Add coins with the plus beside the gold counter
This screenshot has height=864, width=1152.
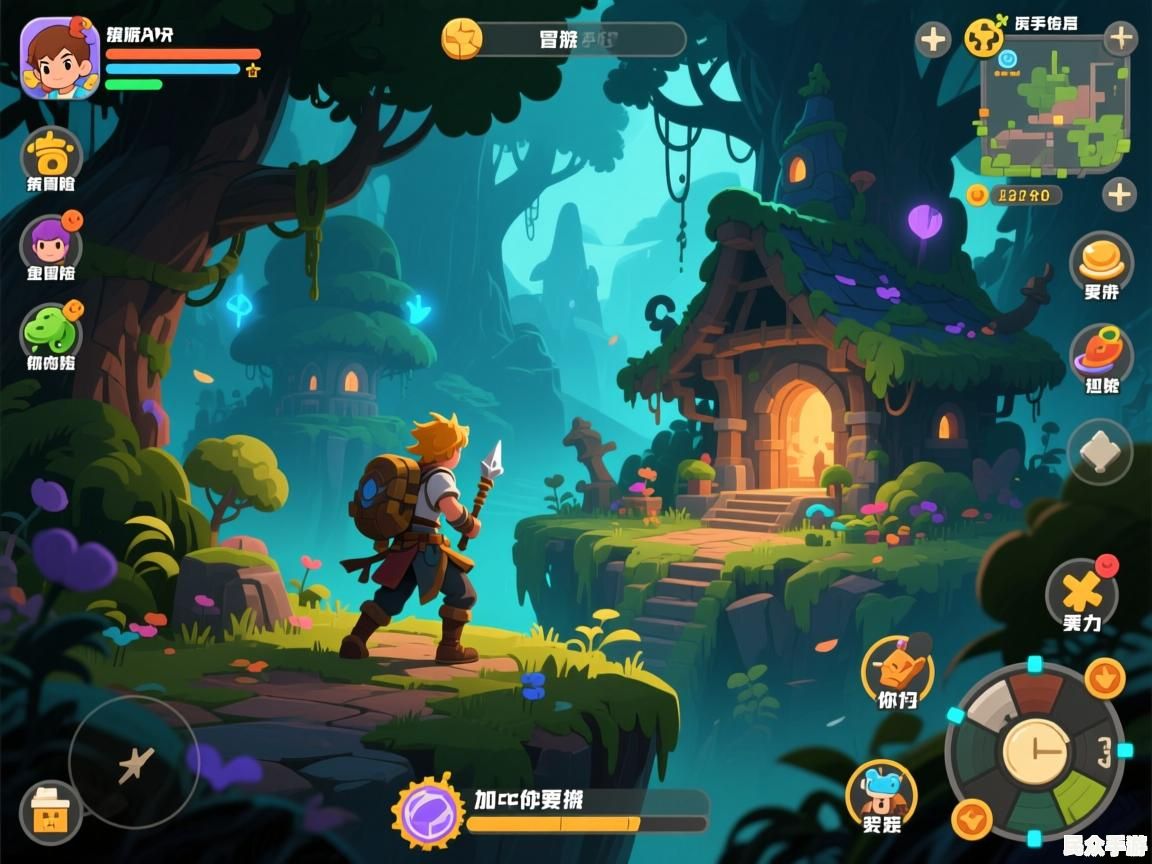point(1119,193)
